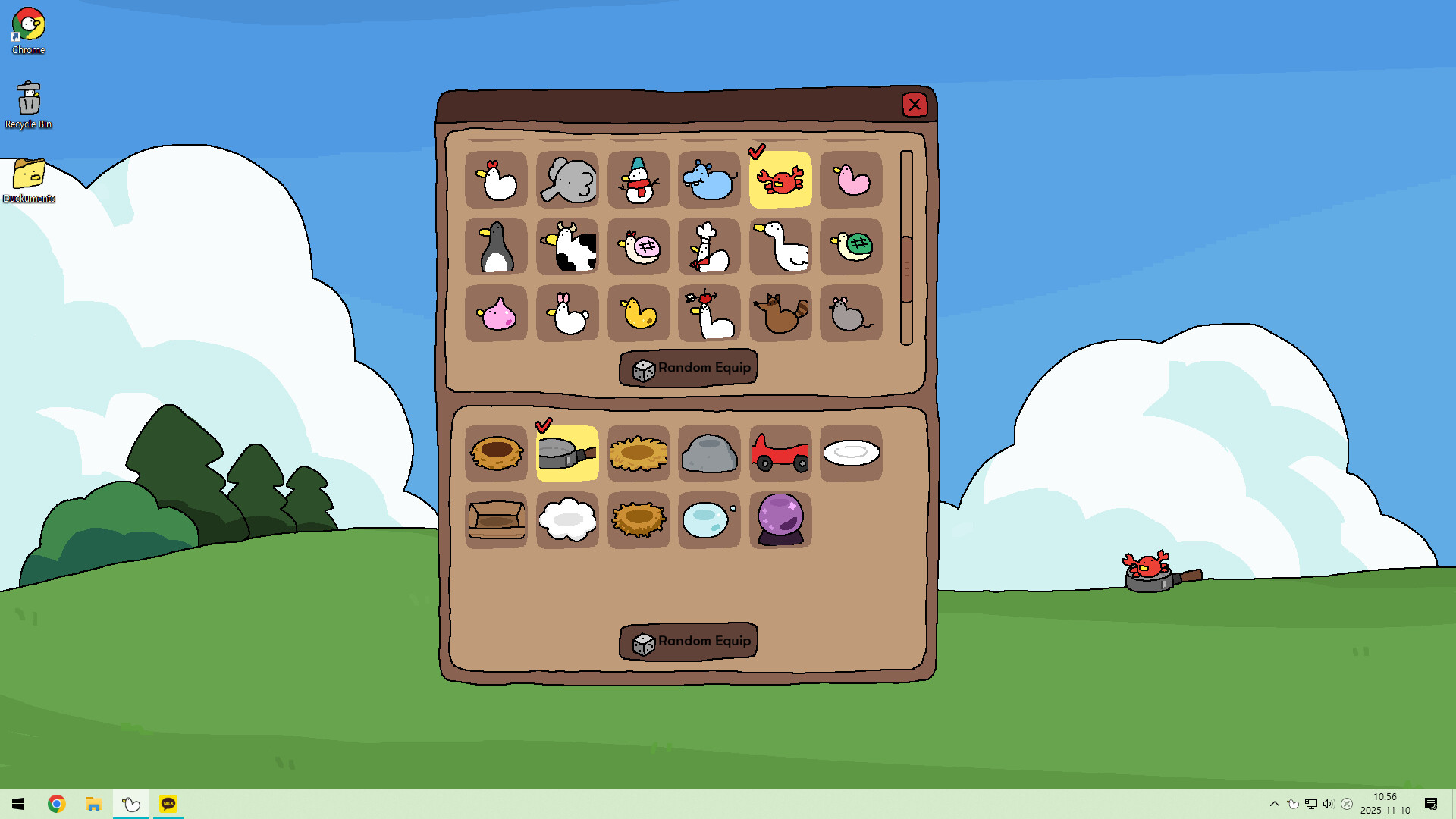Select the gray mouse skin
Image resolution: width=1456 pixels, height=819 pixels.
[850, 312]
